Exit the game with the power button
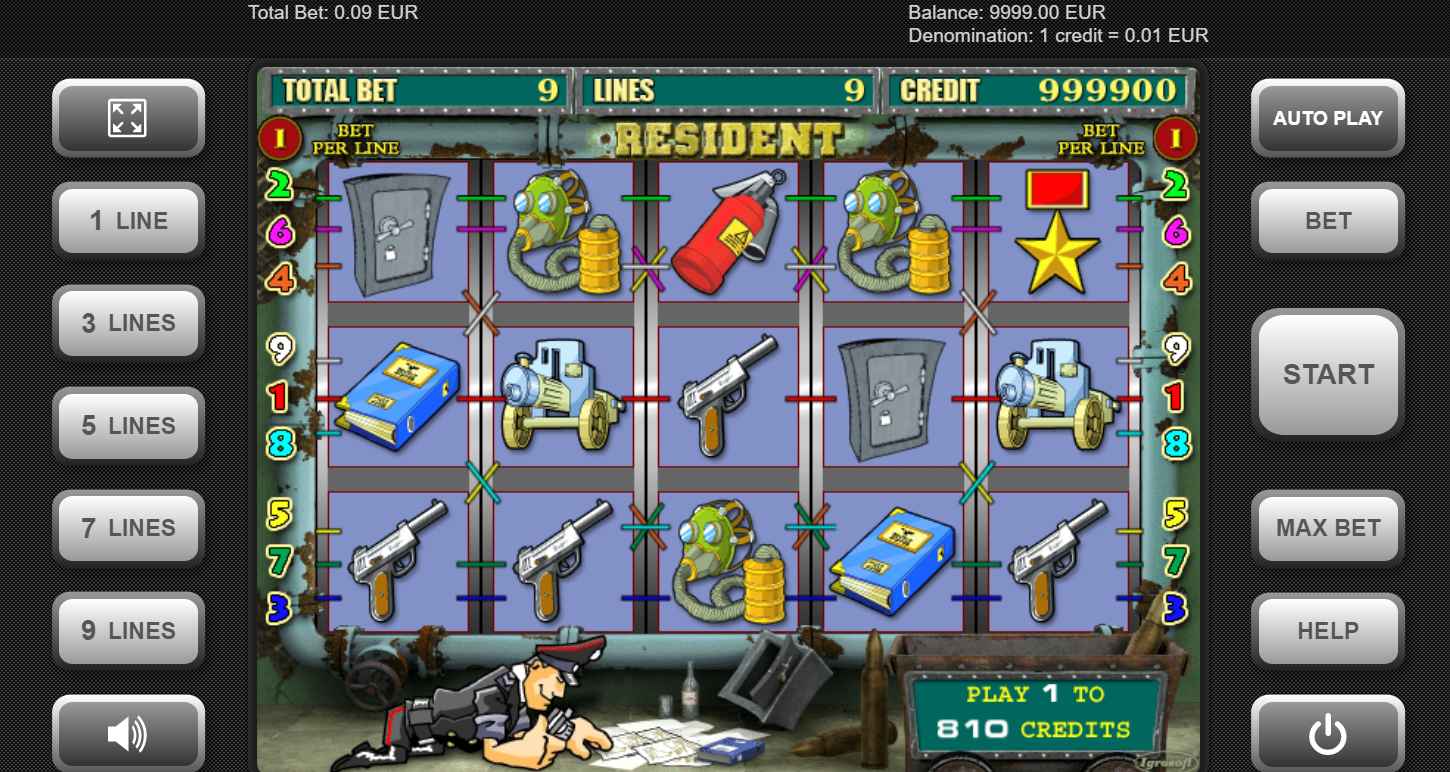Screen dimensions: 1450x772 [1327, 735]
